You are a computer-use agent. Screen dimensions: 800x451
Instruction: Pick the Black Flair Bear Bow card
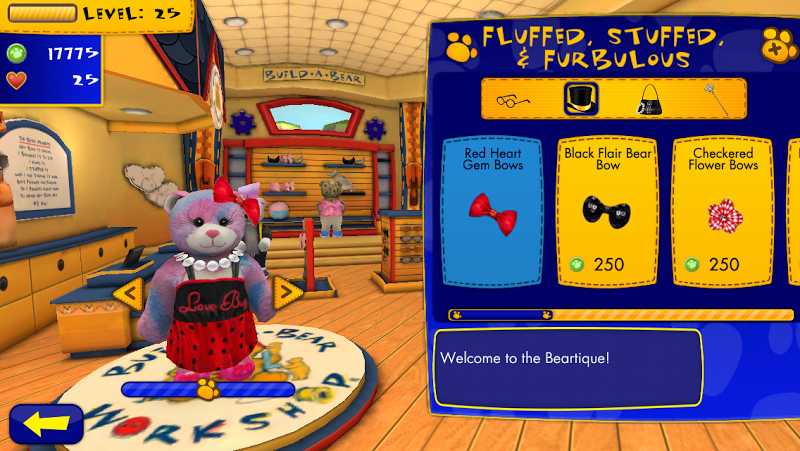(x=607, y=210)
